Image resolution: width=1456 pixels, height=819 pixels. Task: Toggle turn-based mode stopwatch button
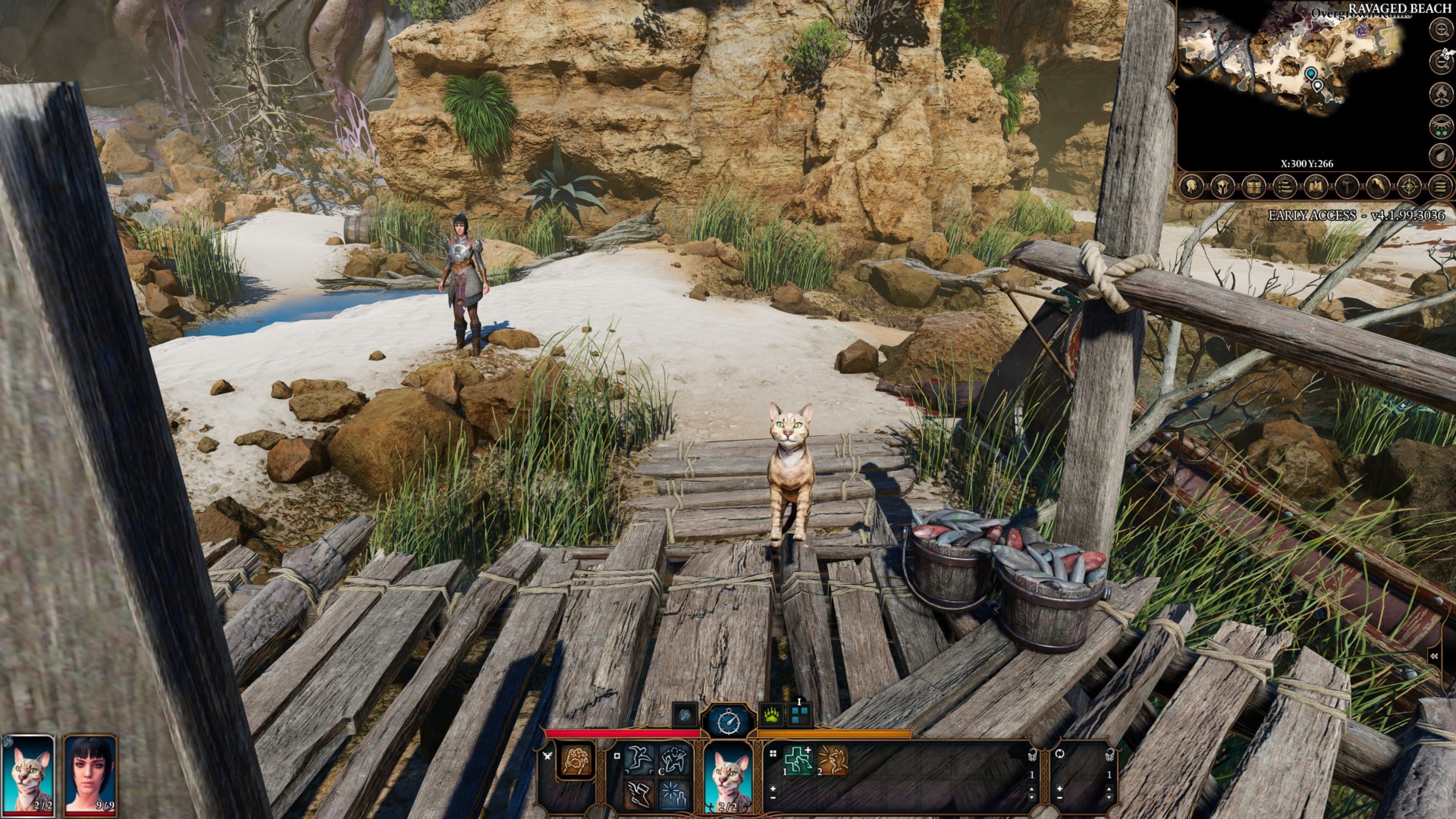click(729, 719)
